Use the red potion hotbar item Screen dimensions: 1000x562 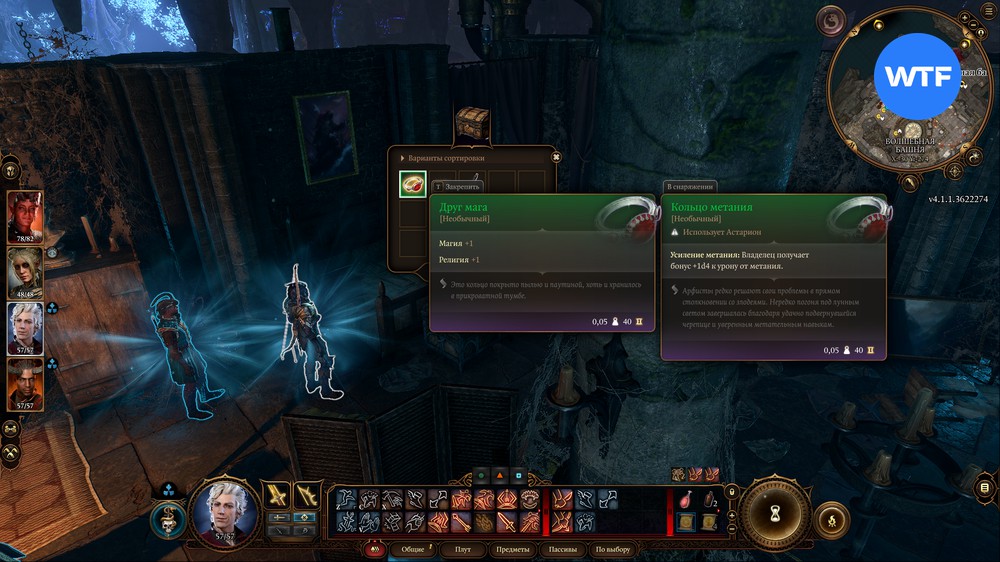(x=685, y=498)
